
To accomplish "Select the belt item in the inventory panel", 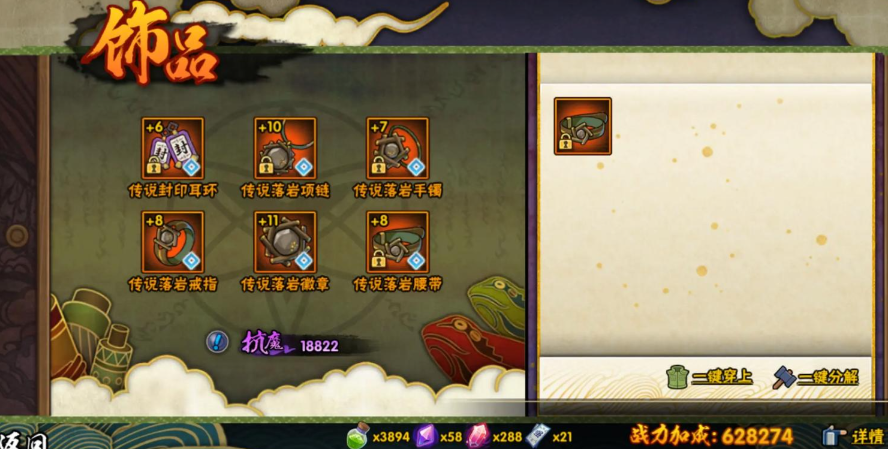I will point(582,126).
